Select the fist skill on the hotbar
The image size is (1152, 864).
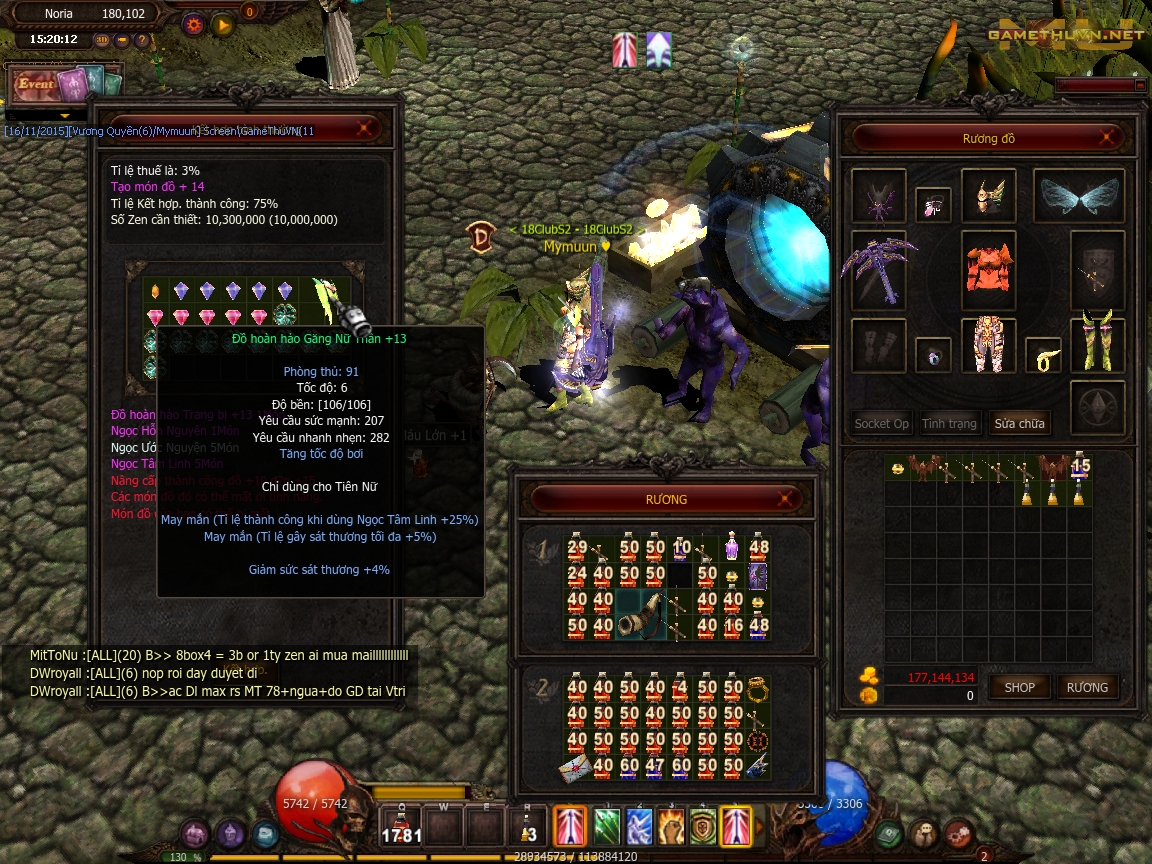[x=668, y=826]
